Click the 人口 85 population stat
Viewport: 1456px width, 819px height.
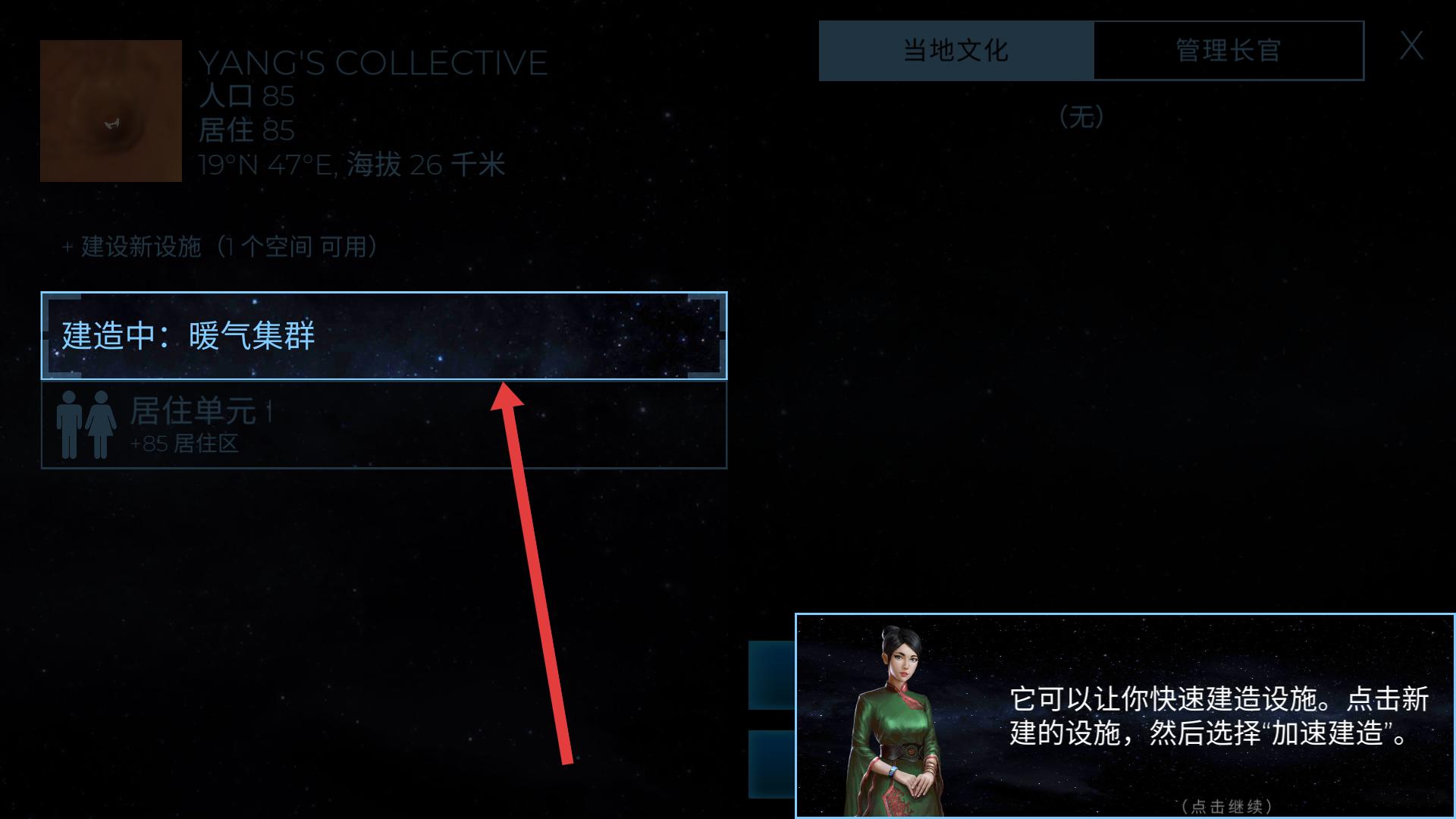coord(246,96)
